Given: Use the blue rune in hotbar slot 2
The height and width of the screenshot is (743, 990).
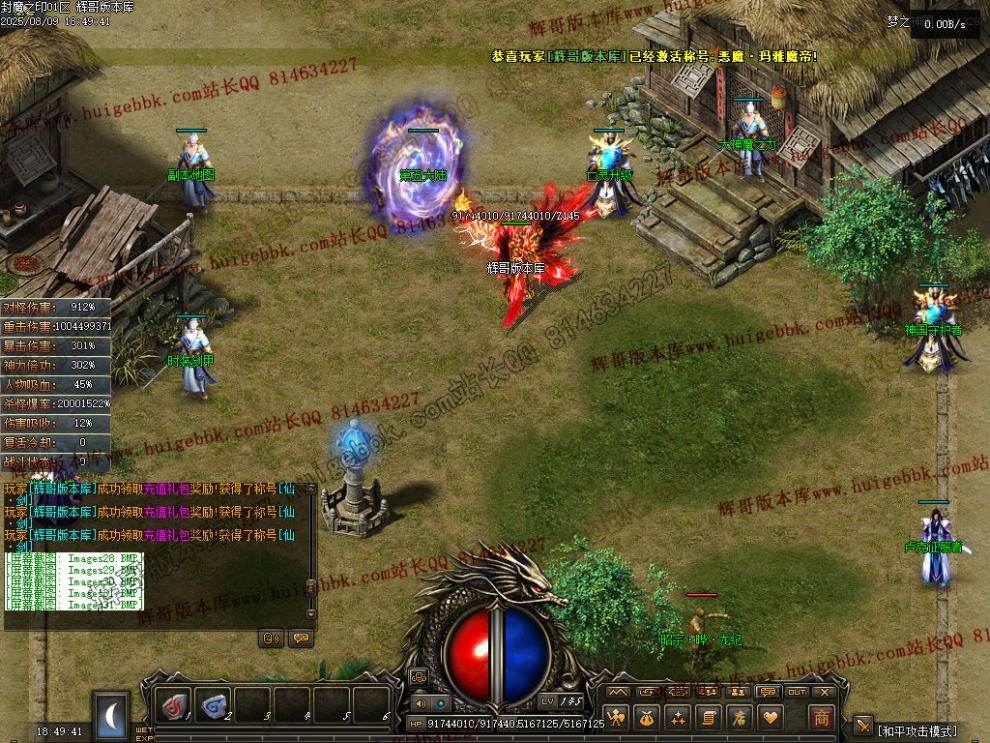Looking at the screenshot, I should coord(214,706).
